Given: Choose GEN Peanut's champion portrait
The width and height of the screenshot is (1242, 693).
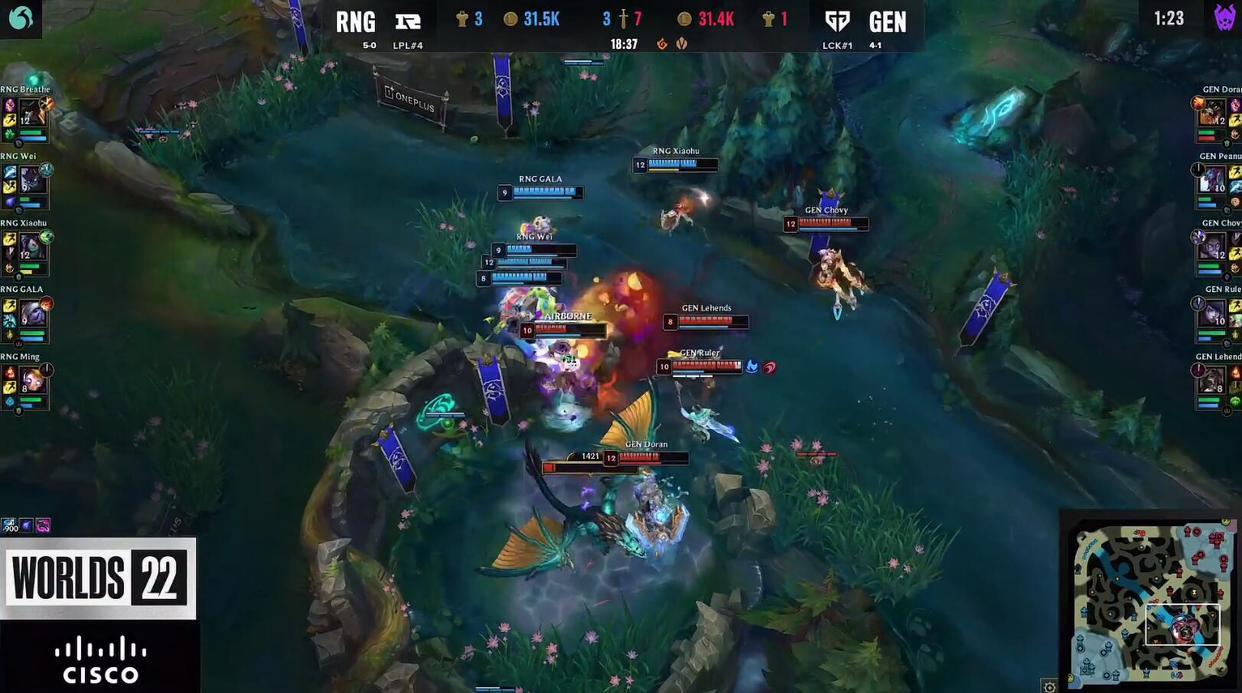Looking at the screenshot, I should tap(1213, 178).
